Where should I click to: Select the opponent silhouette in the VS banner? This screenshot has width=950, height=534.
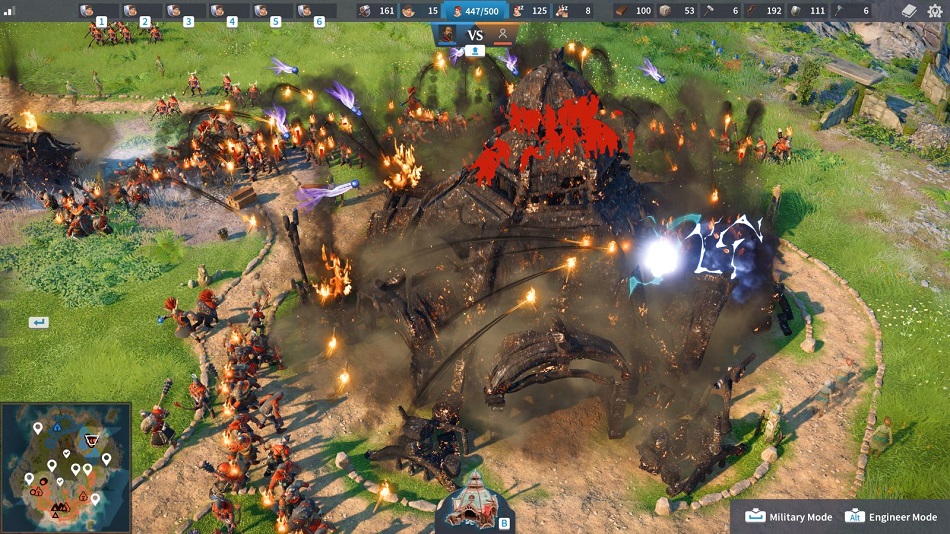click(503, 33)
